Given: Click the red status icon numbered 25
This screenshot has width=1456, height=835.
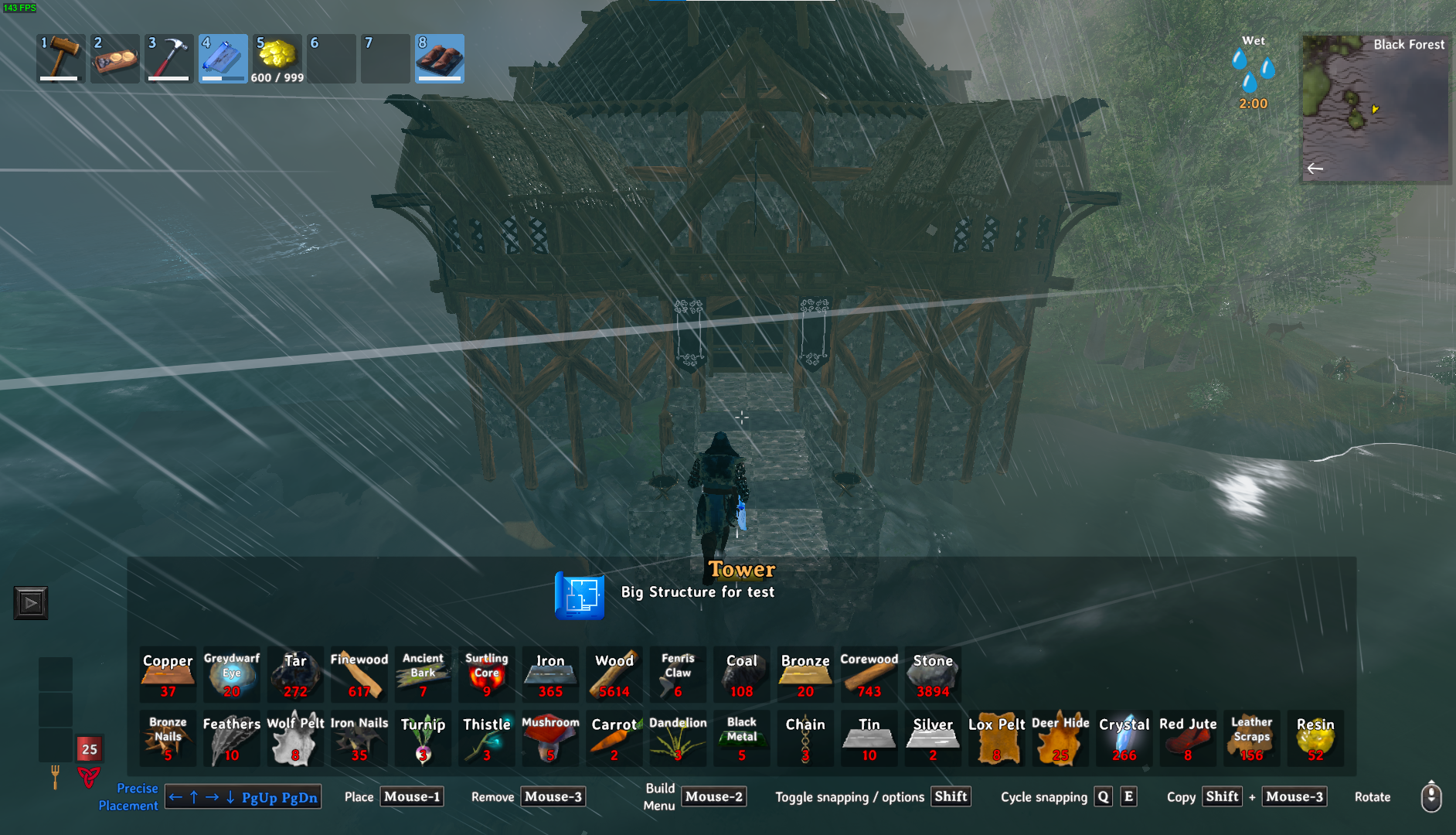Looking at the screenshot, I should pos(90,748).
